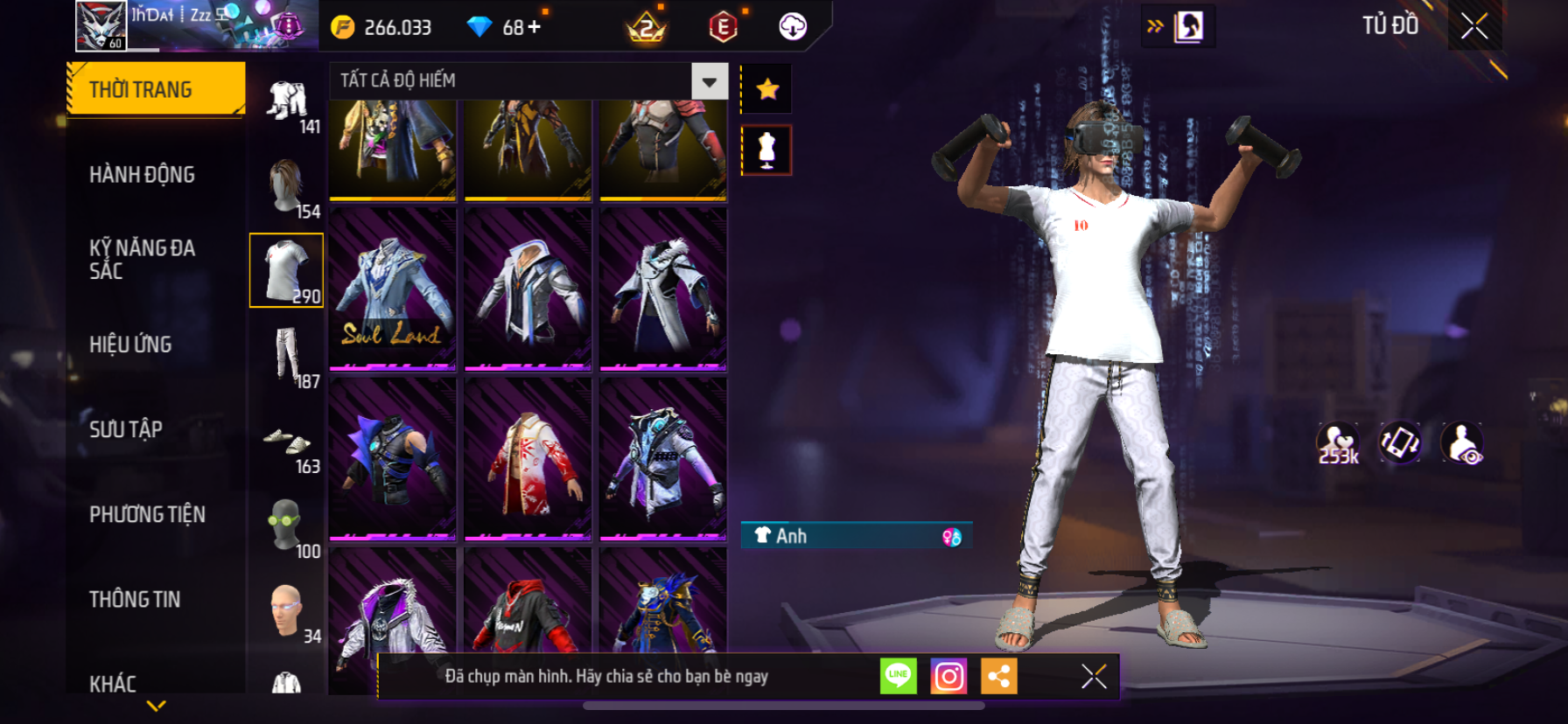
Task: Close the TỦ ĐỒ wardrobe screen
Action: point(1474,26)
